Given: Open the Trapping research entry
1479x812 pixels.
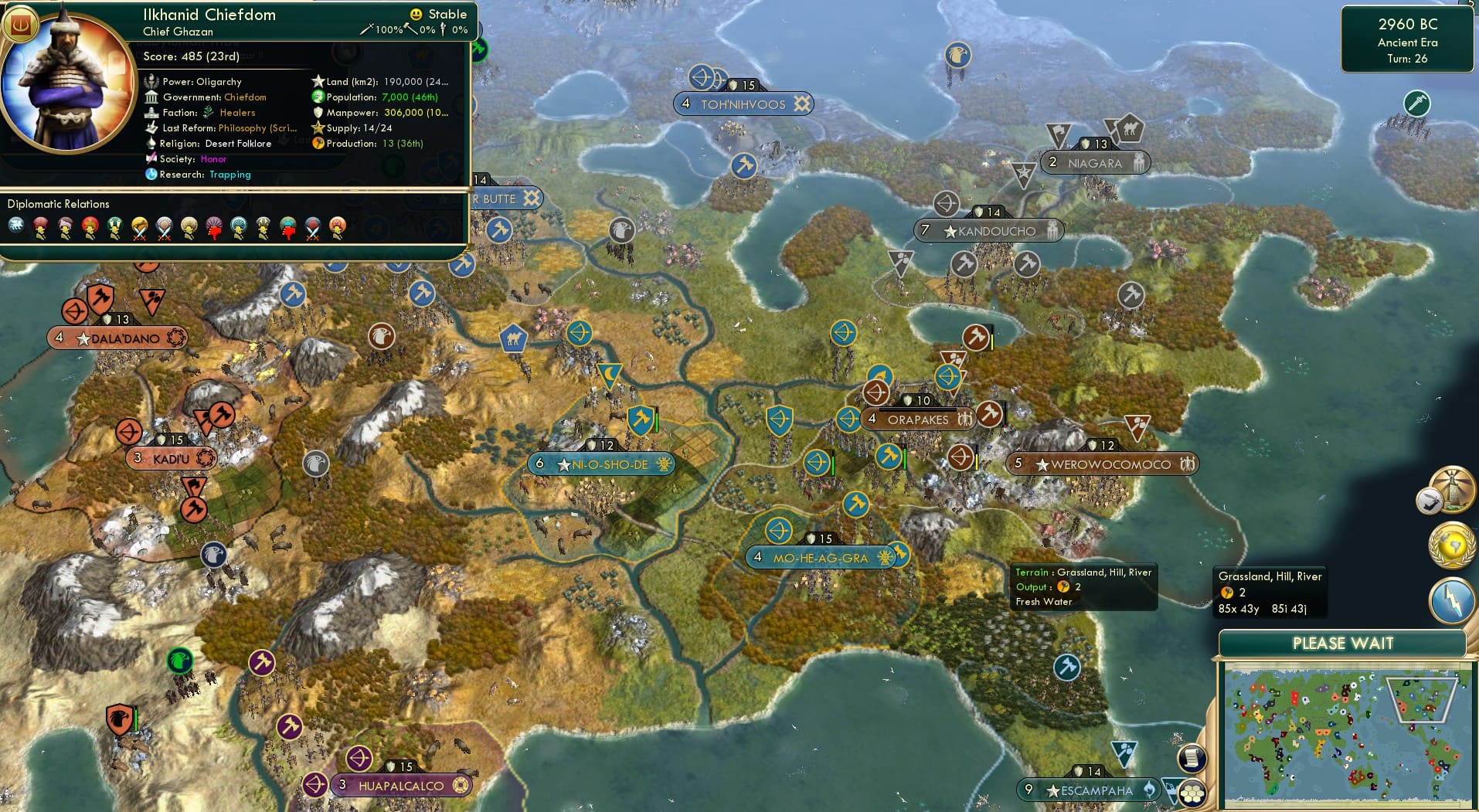Looking at the screenshot, I should pyautogui.click(x=229, y=175).
